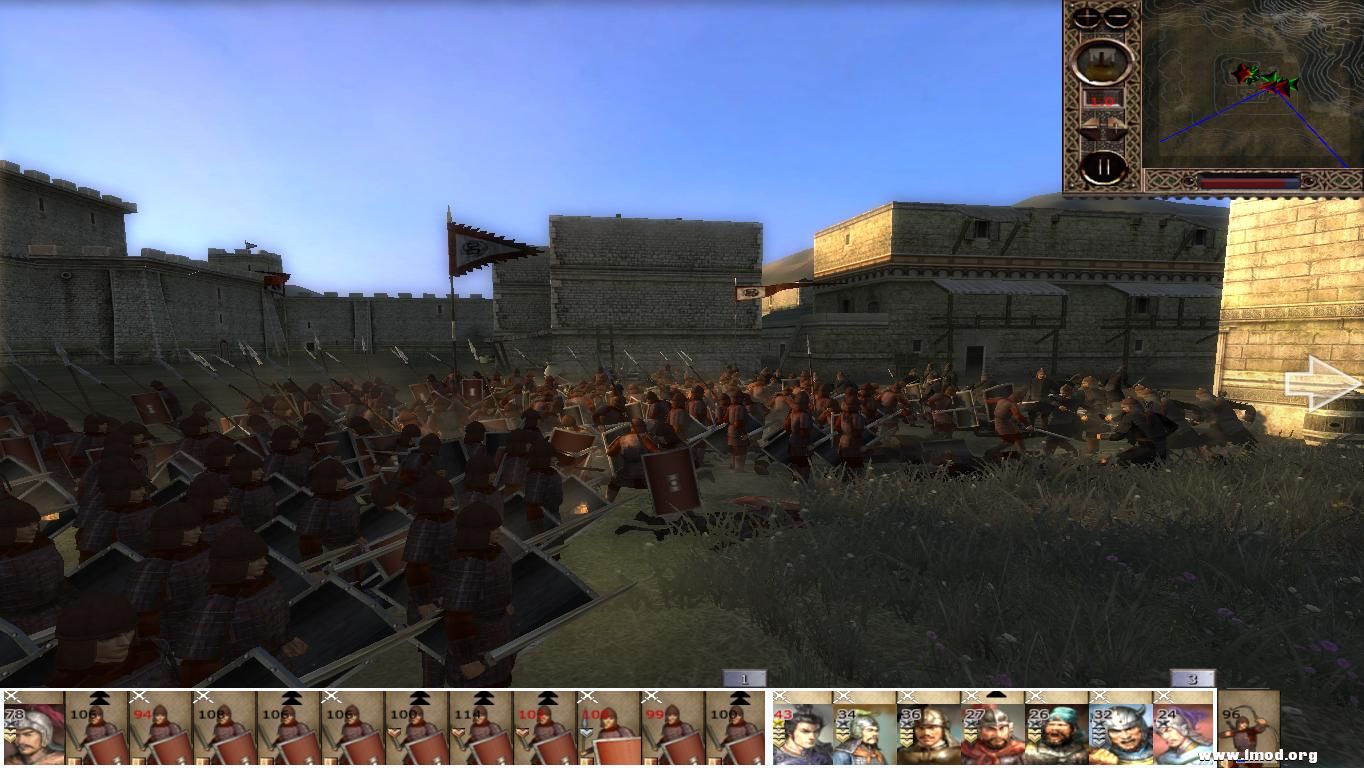Click the red battle balance bar below the minimap
The height and width of the screenshot is (768, 1364).
[1250, 183]
